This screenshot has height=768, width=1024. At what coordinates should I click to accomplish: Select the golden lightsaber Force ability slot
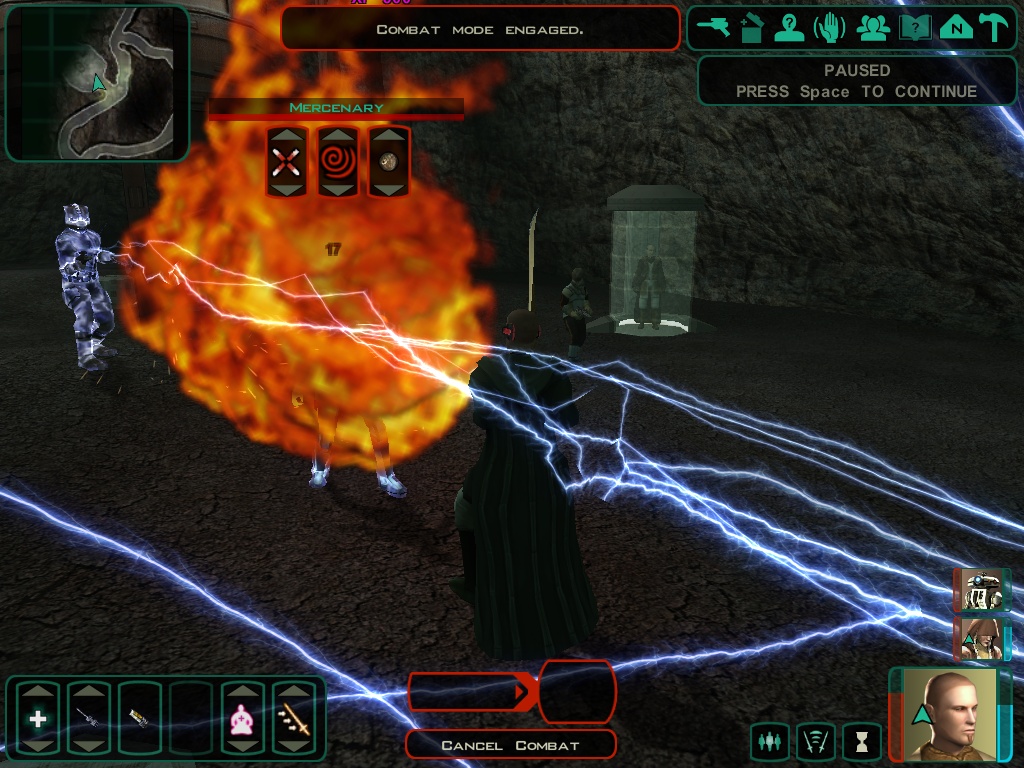coord(293,718)
